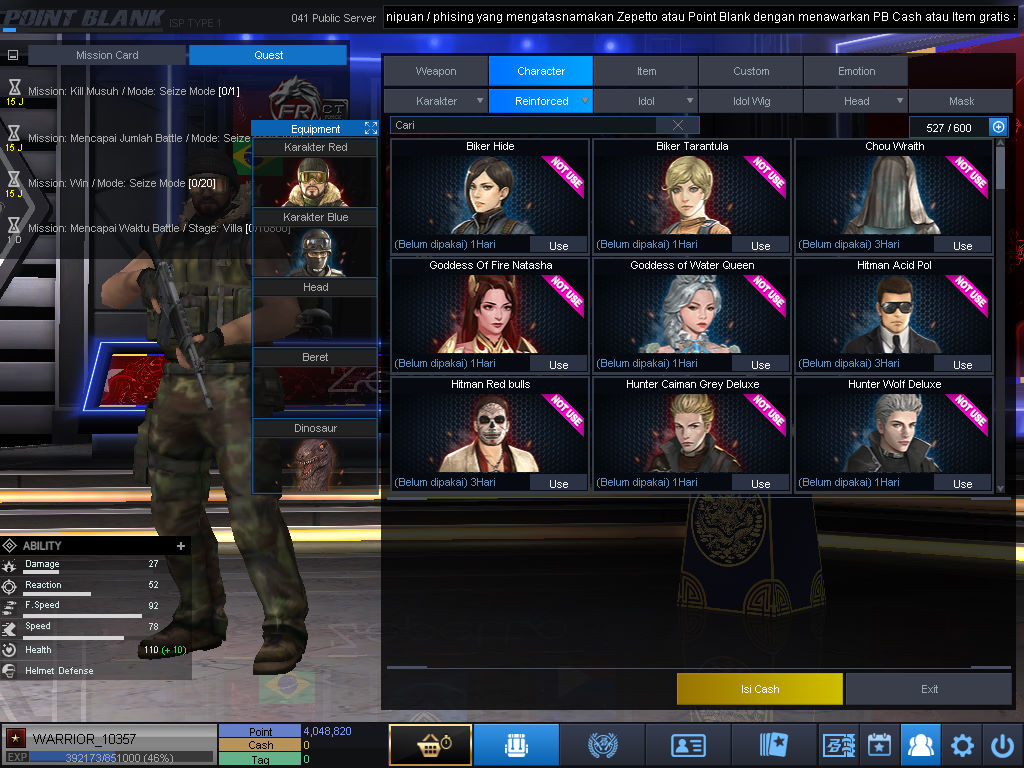The height and width of the screenshot is (768, 1024).
Task: Switch to the Weapon tab
Action: (x=436, y=71)
